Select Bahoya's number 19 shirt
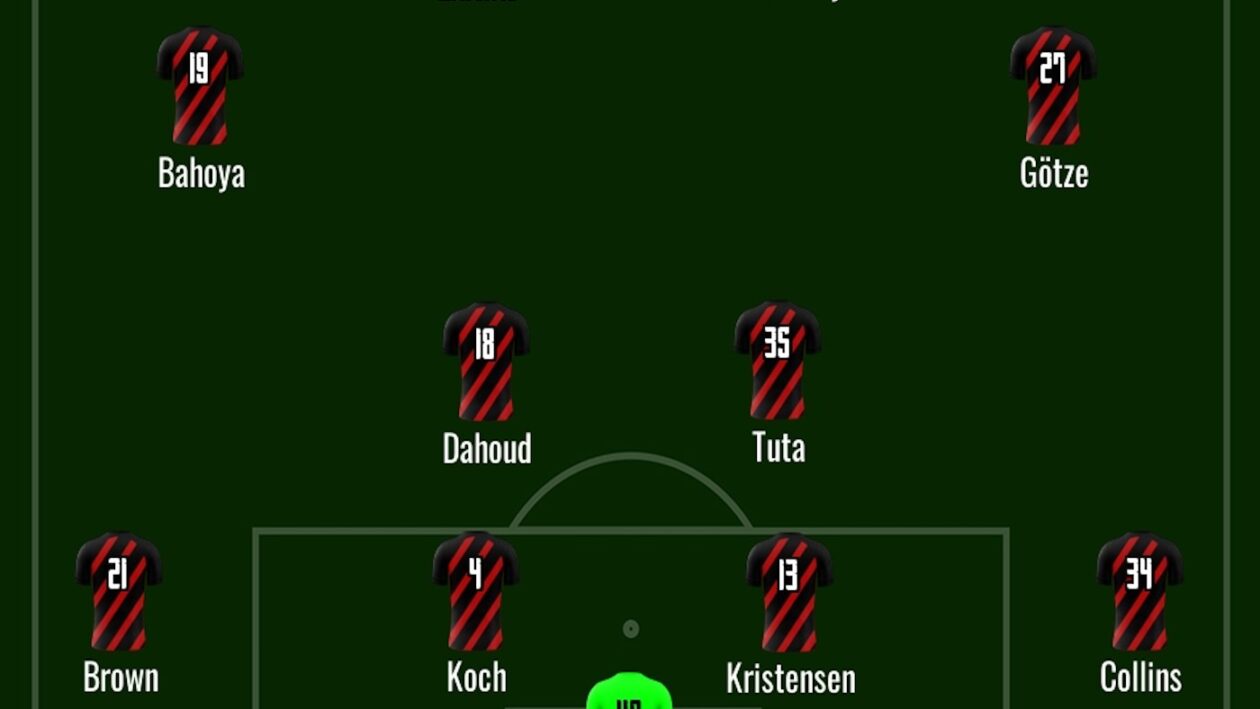Viewport: 1260px width, 709px height. pos(200,86)
